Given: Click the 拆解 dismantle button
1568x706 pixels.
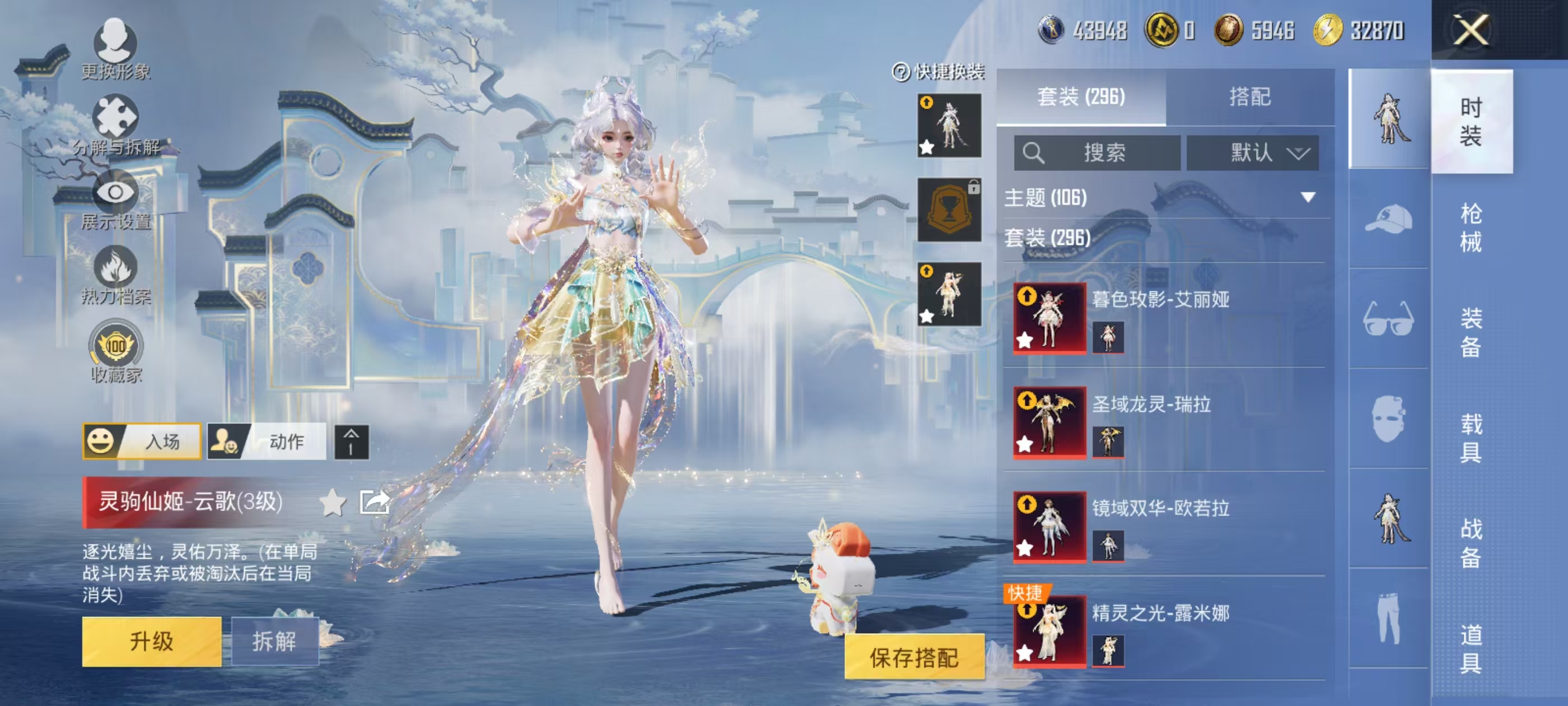Looking at the screenshot, I should tap(274, 641).
